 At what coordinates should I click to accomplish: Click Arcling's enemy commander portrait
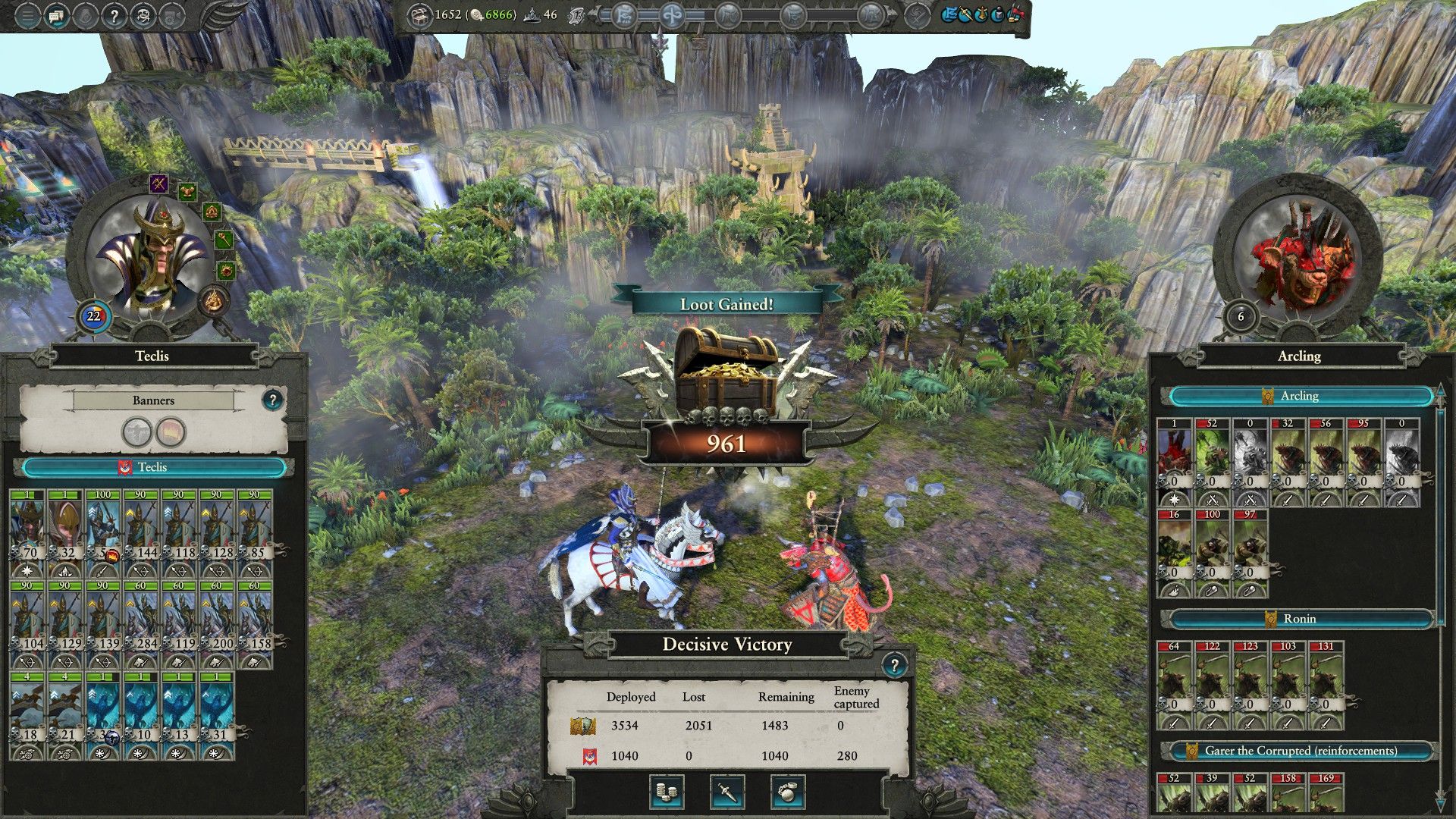tap(1298, 256)
